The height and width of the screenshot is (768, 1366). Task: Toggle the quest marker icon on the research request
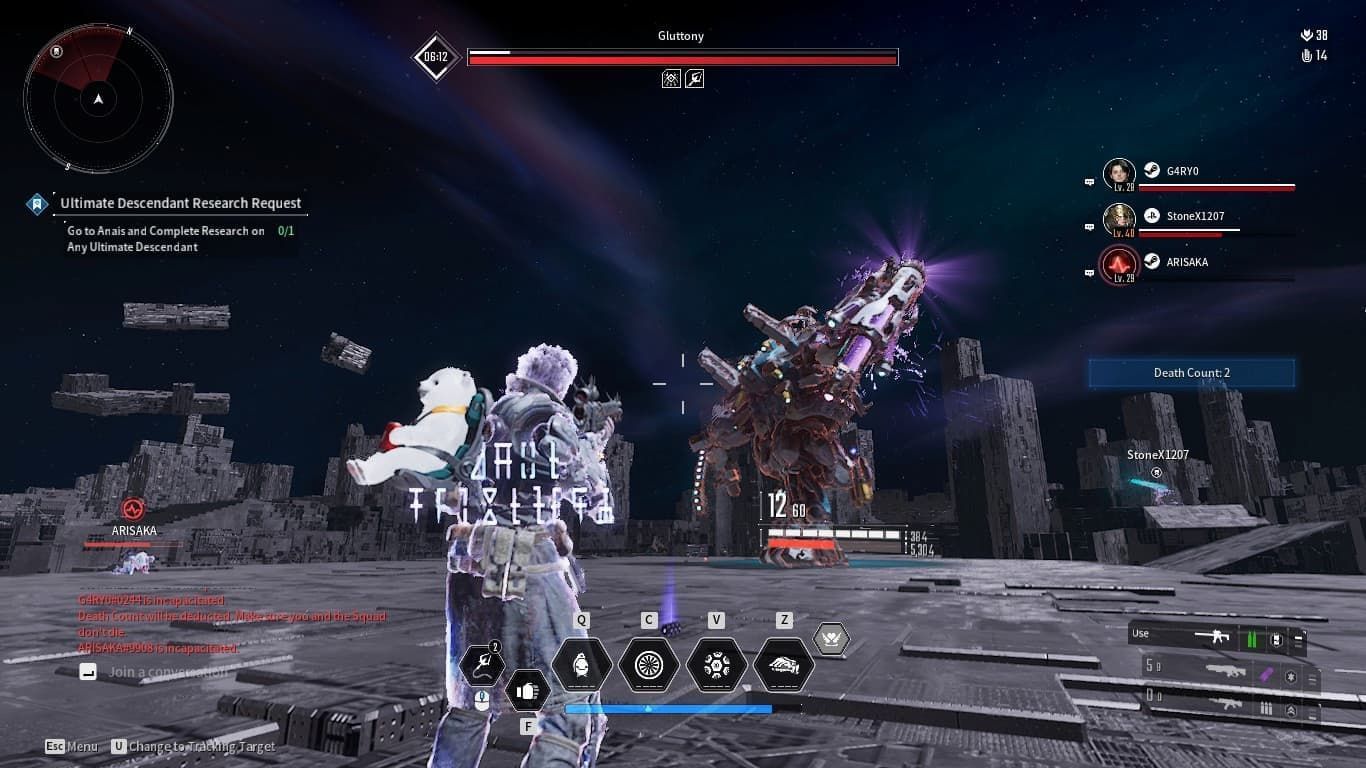point(38,202)
